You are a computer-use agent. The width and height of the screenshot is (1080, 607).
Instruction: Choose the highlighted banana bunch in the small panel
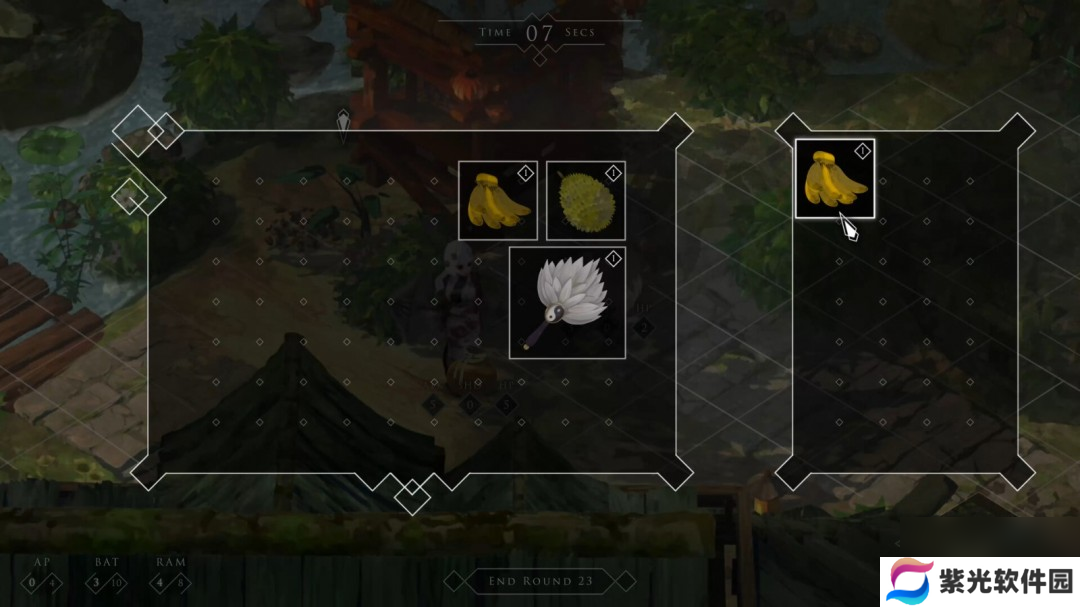point(834,178)
